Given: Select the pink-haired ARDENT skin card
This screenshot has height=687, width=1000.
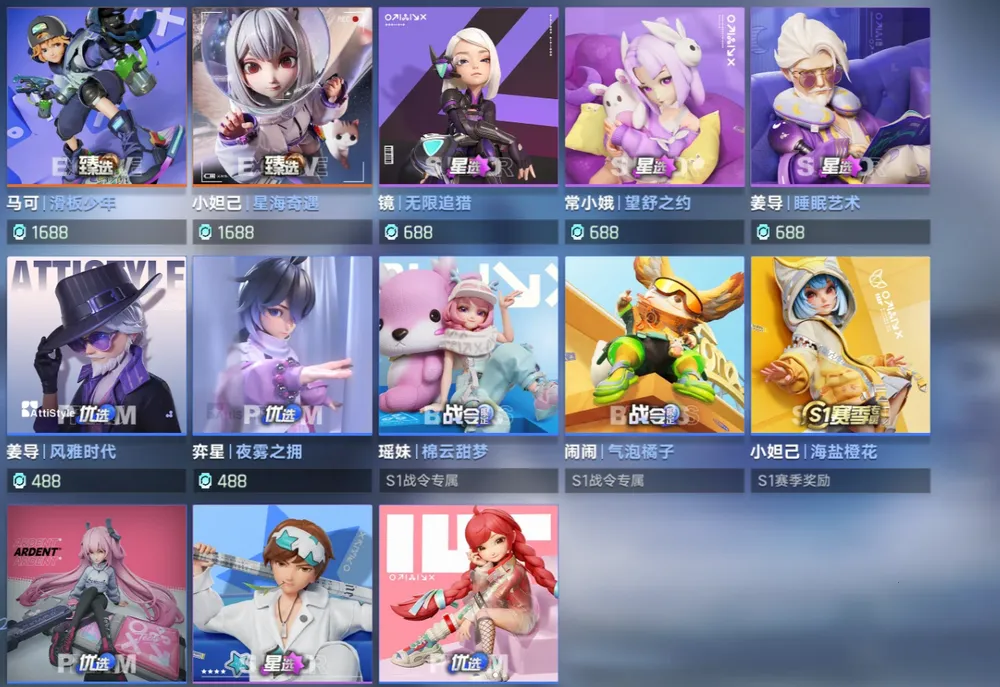Looking at the screenshot, I should pos(96,593).
